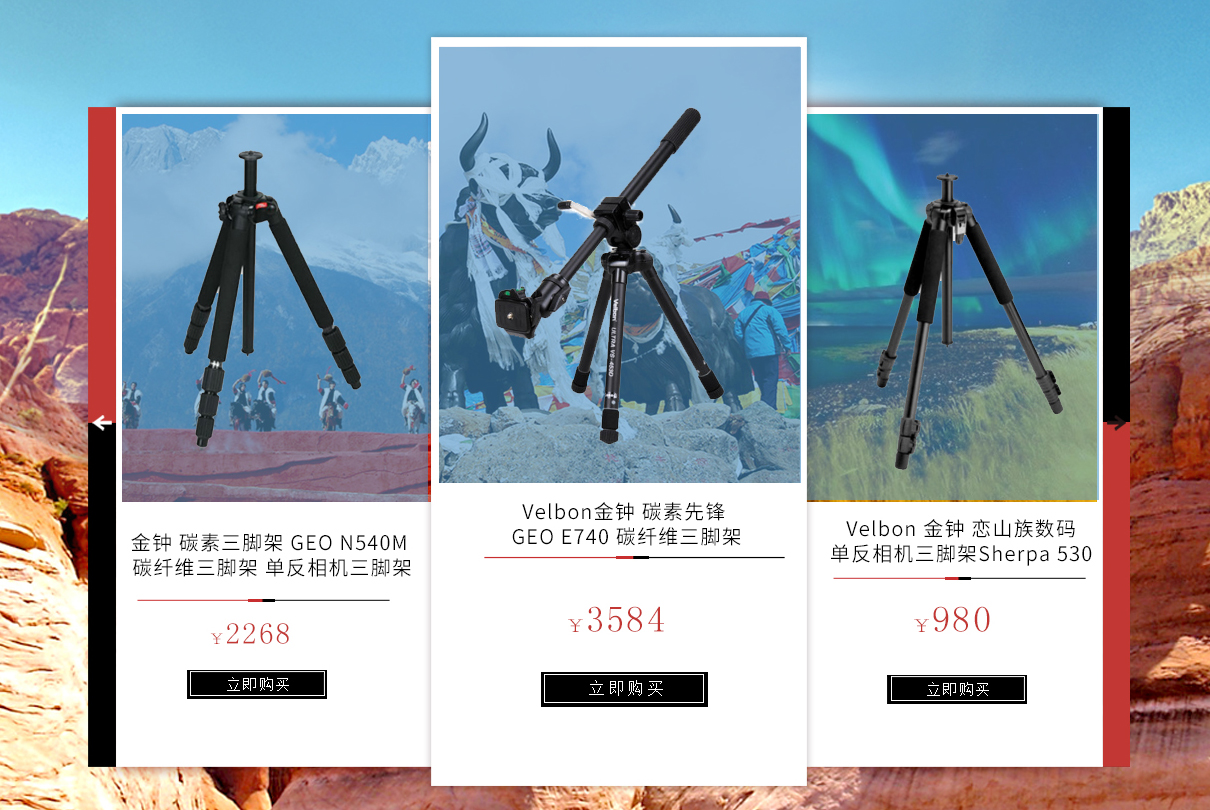Image resolution: width=1210 pixels, height=810 pixels.
Task: Advance the carousel with the right arrow
Action: [1117, 423]
